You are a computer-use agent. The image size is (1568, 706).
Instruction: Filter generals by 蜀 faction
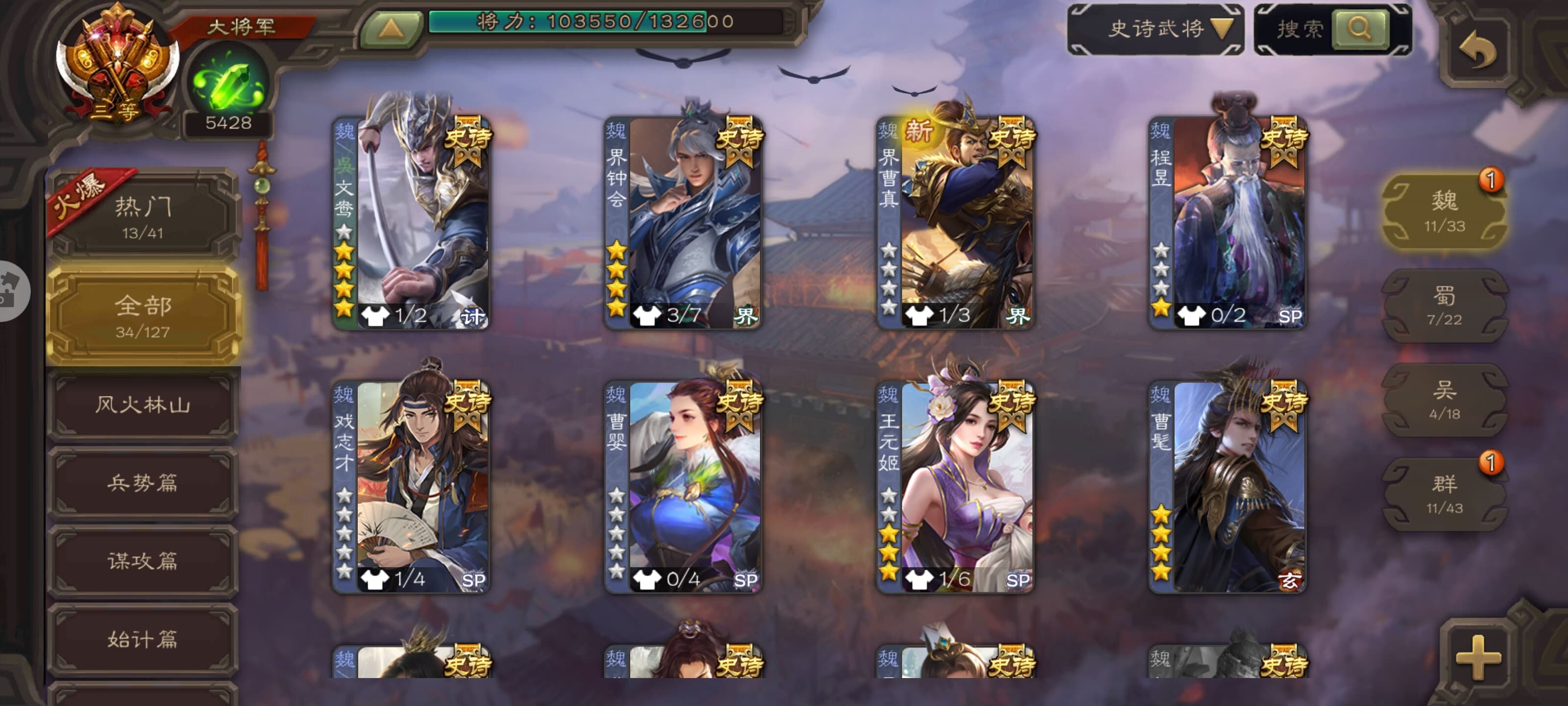click(1444, 305)
